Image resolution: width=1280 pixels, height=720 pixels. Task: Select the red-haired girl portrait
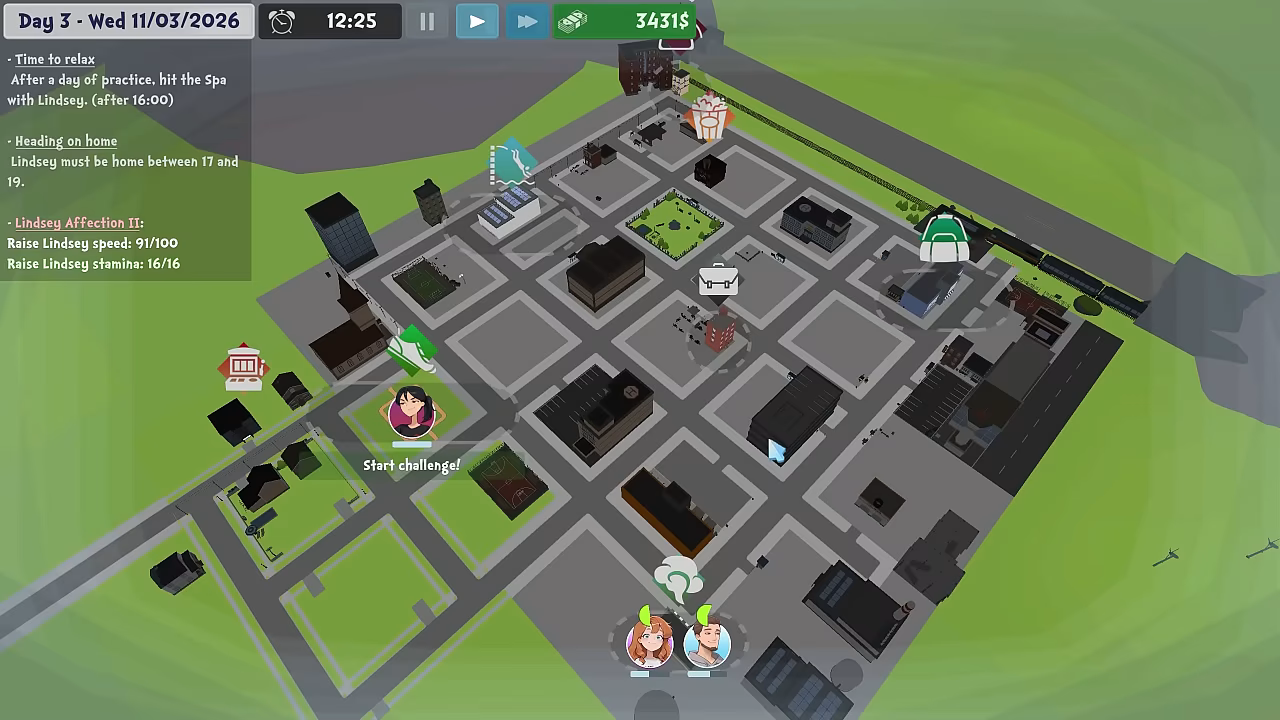649,642
